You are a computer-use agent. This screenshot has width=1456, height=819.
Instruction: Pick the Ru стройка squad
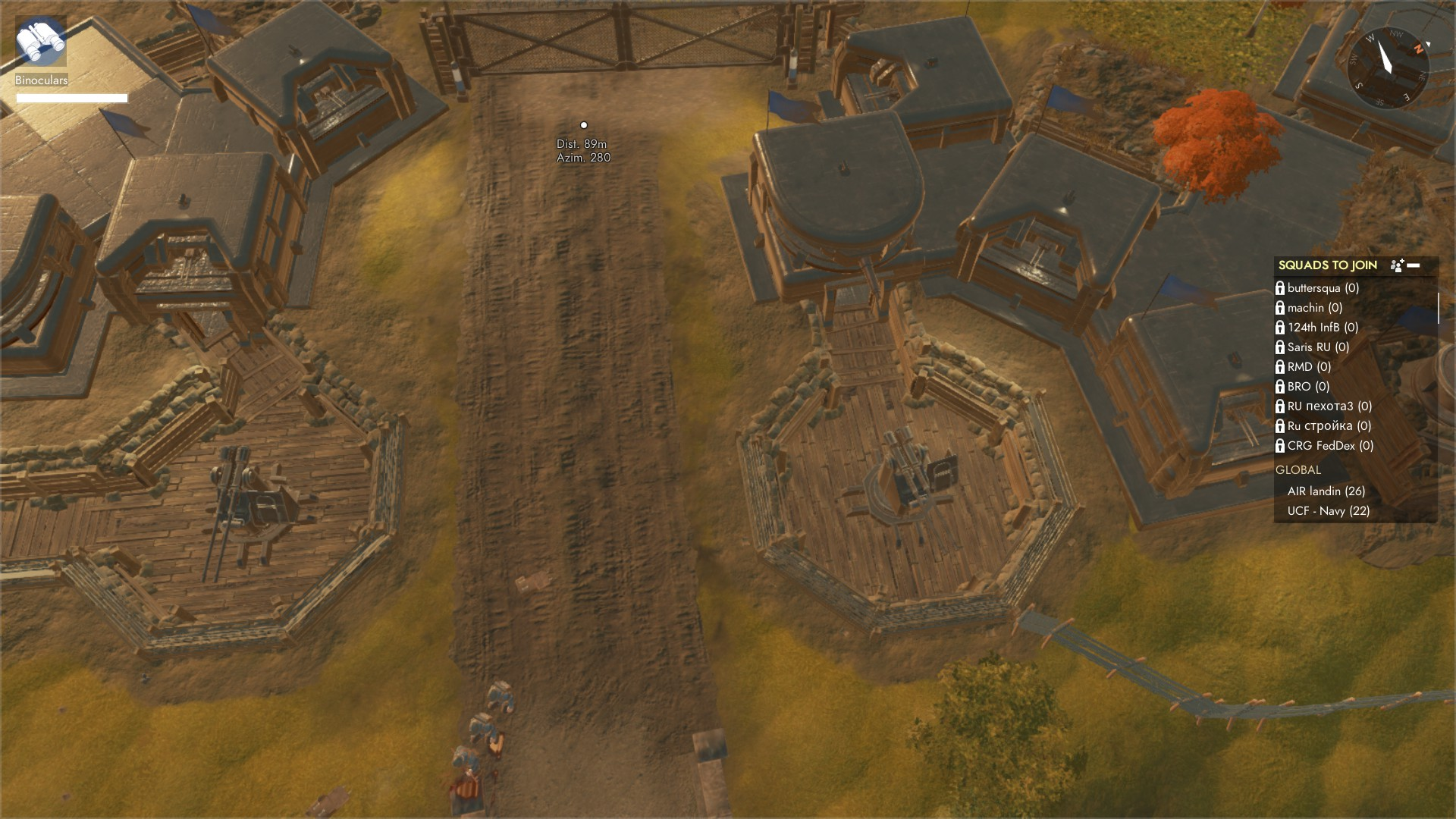[x=1329, y=426]
